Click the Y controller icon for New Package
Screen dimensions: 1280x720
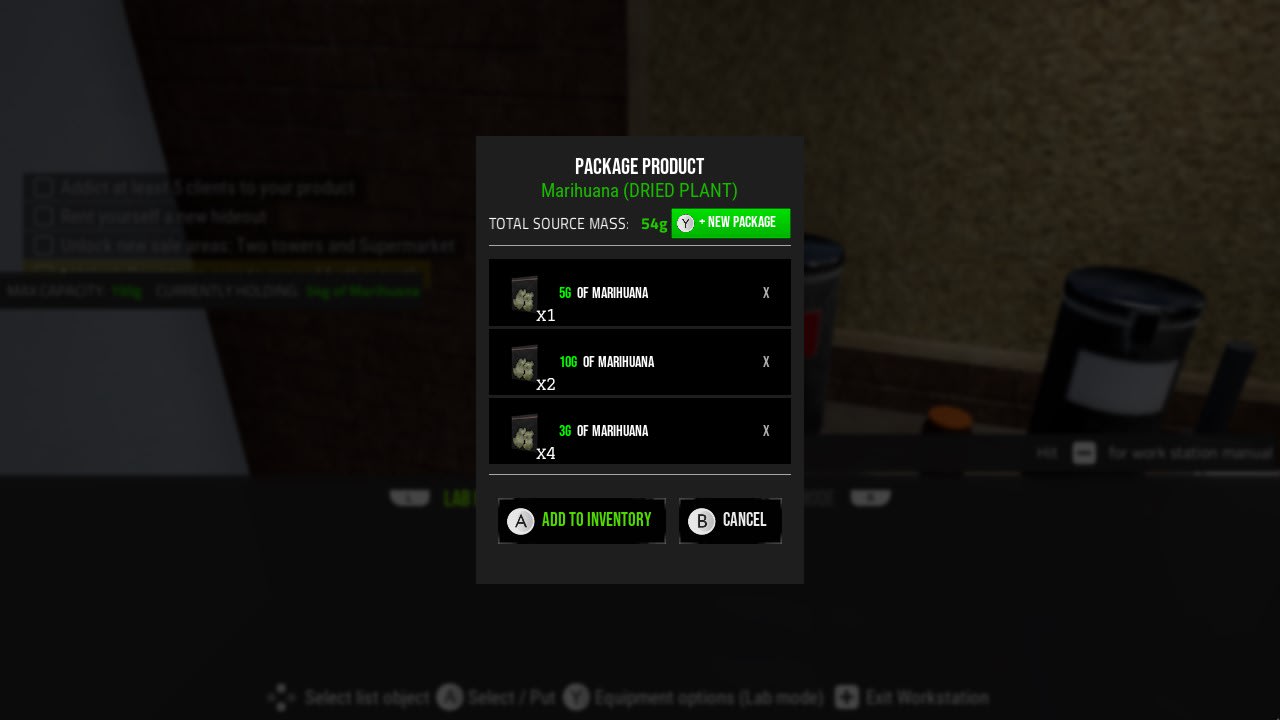[x=685, y=223]
